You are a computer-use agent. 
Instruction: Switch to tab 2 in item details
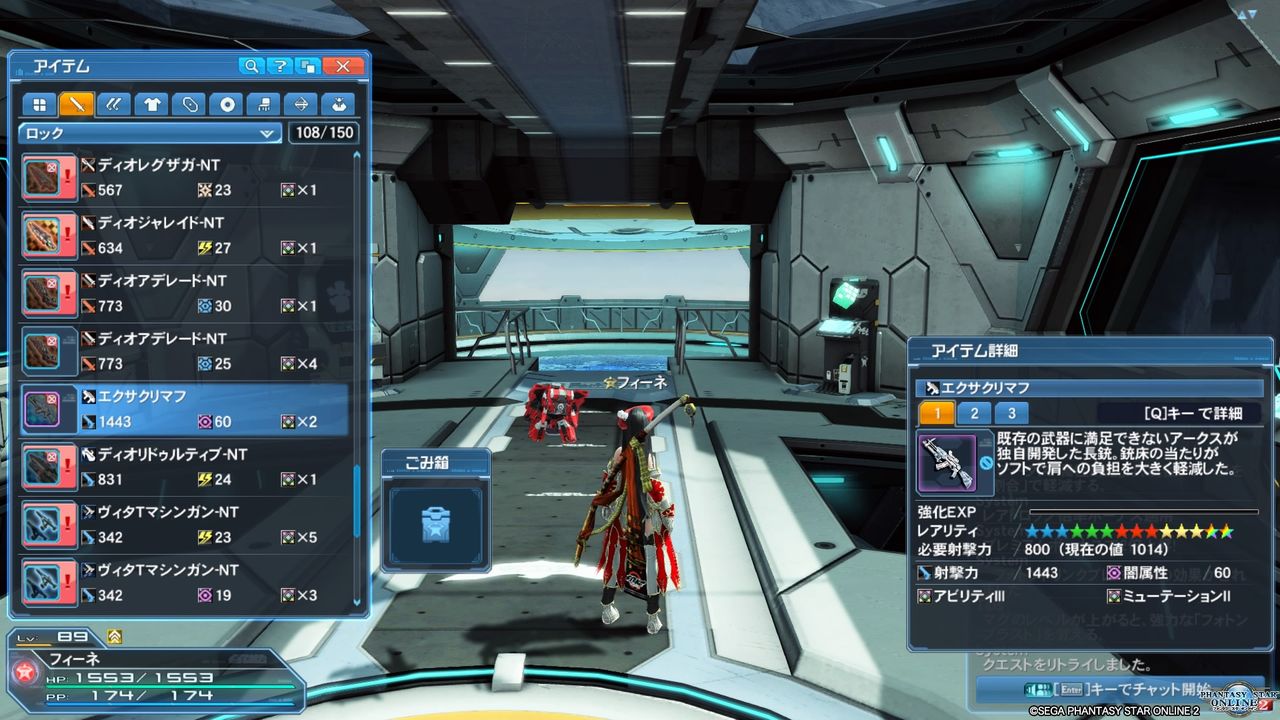(x=974, y=411)
